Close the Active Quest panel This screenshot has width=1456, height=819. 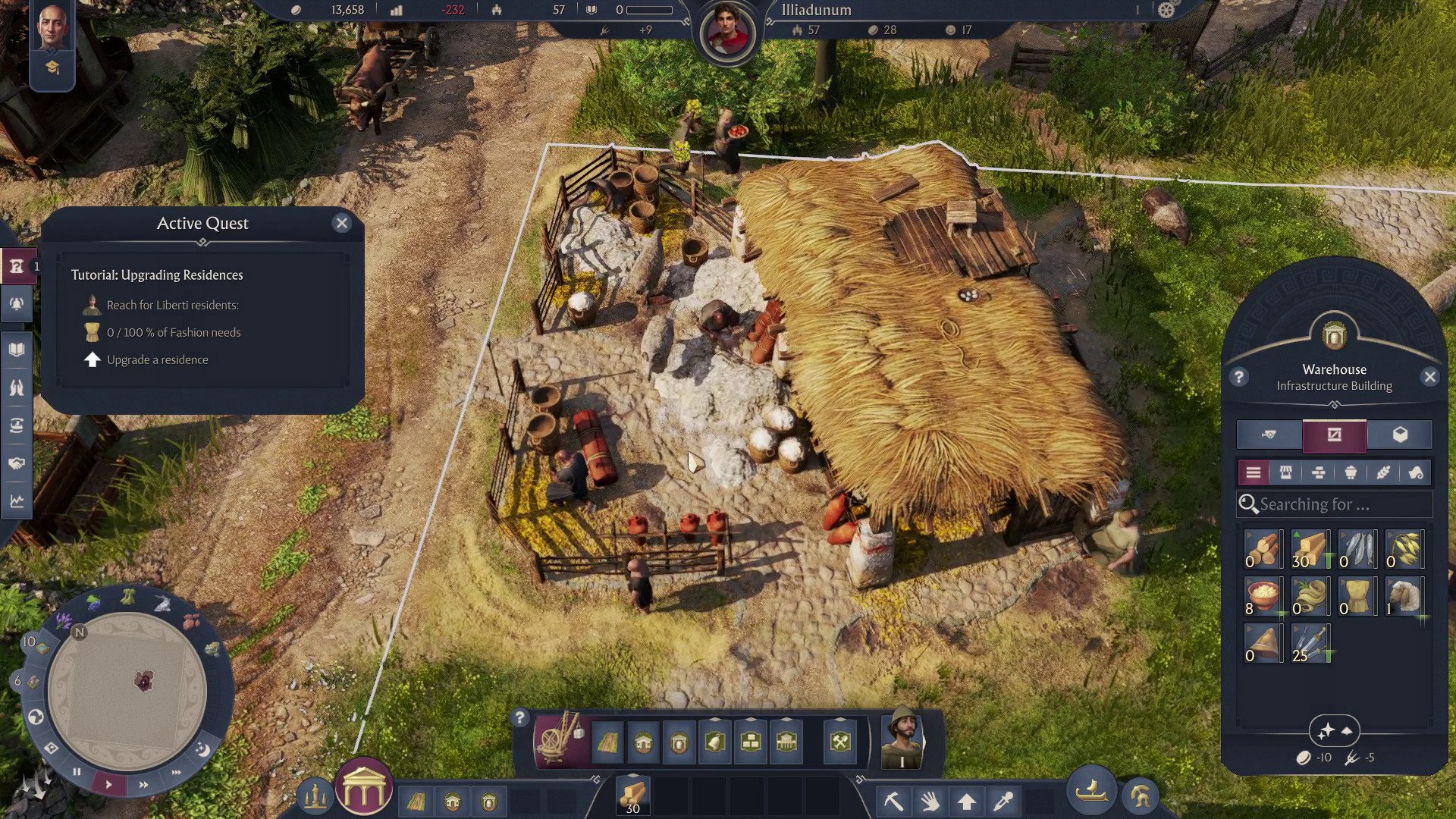point(342,223)
